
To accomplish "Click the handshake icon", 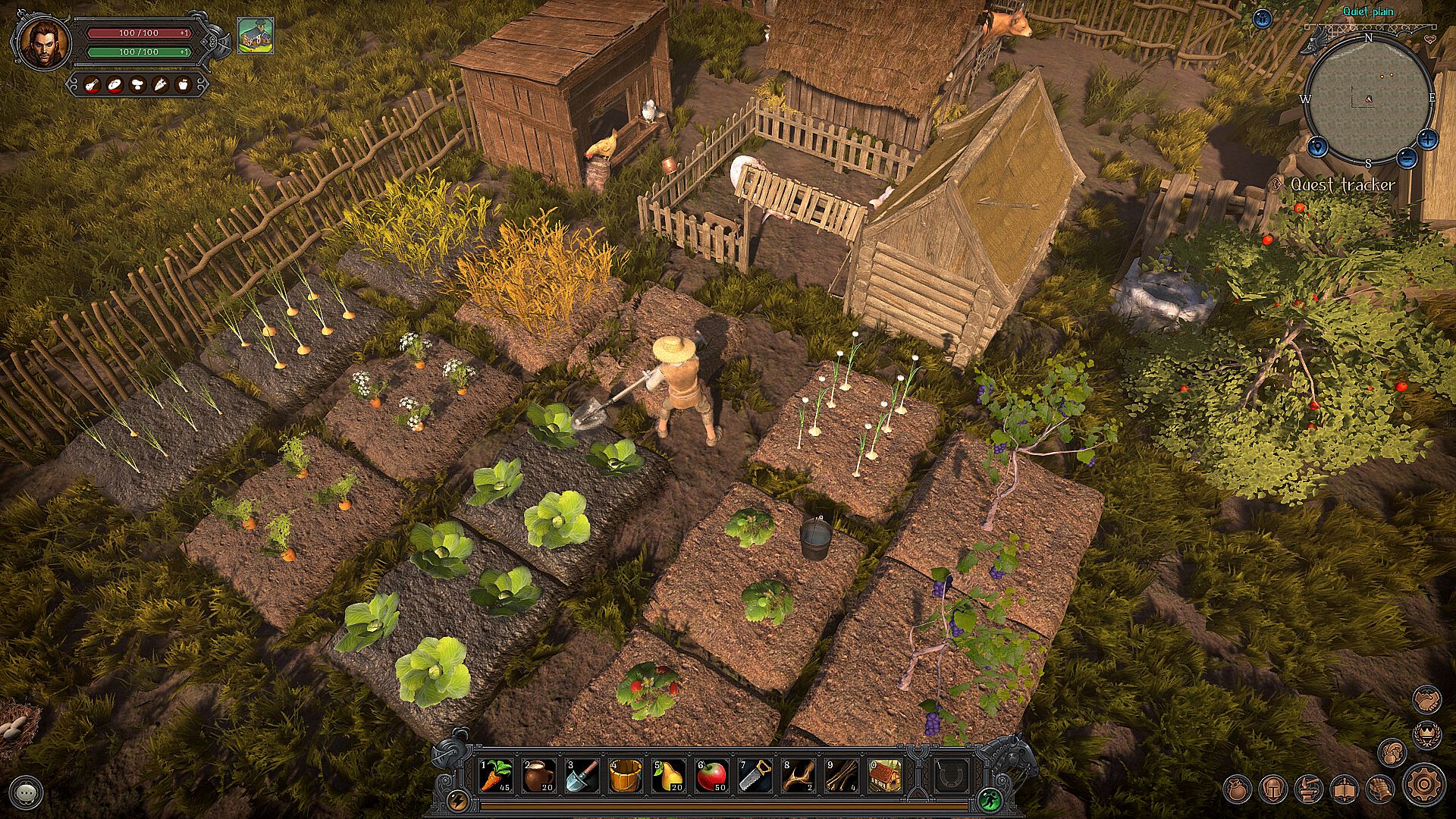I will [1427, 699].
